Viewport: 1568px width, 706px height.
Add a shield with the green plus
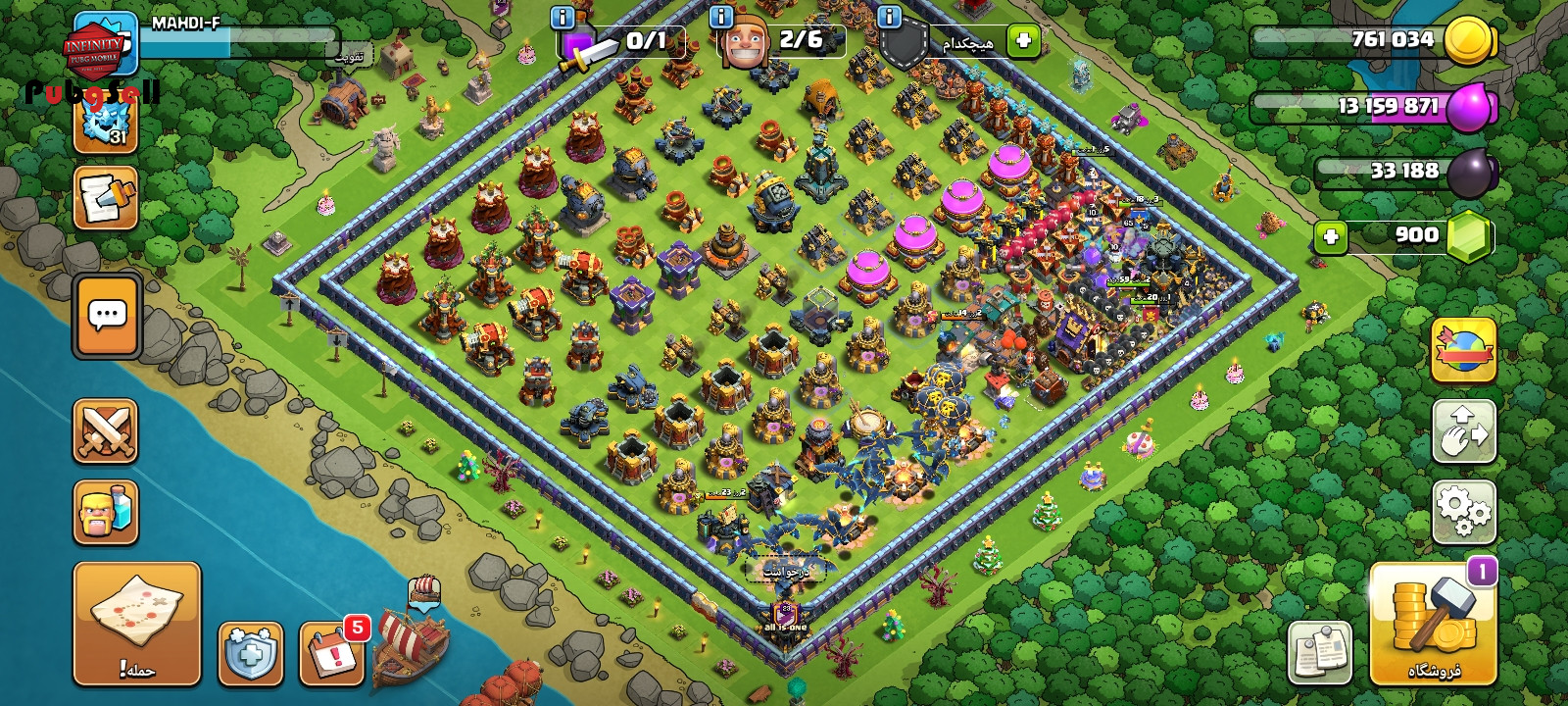[x=1023, y=41]
